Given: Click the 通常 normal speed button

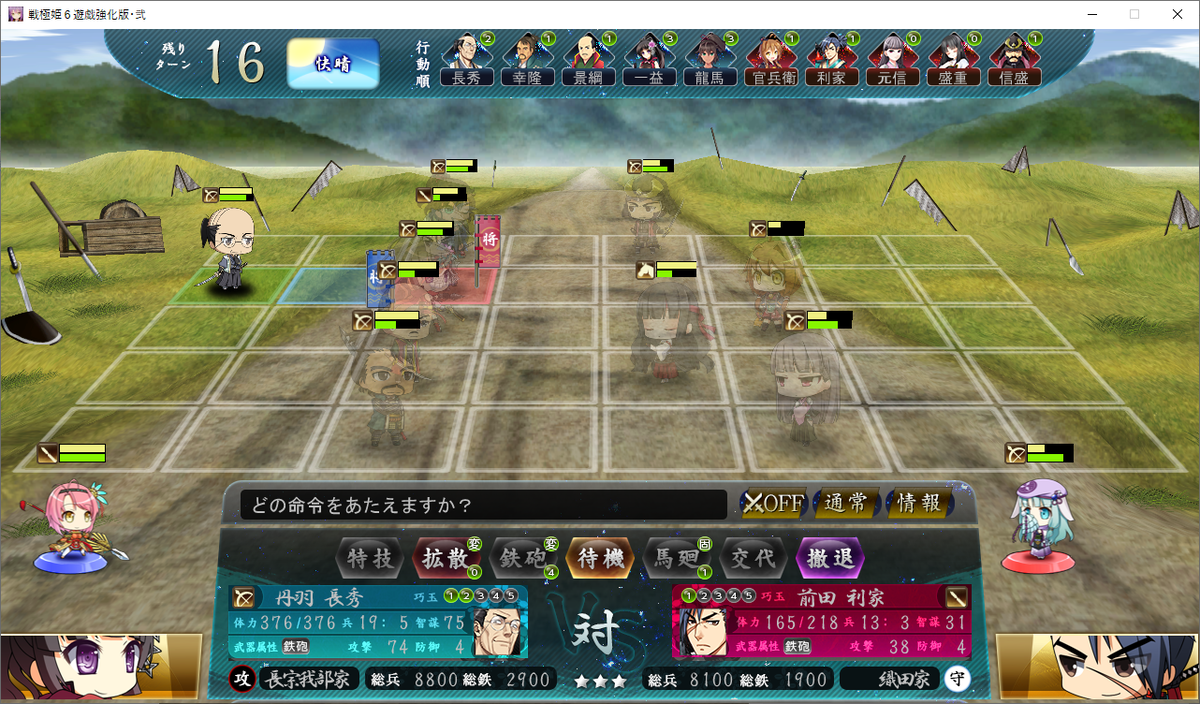Looking at the screenshot, I should (847, 503).
